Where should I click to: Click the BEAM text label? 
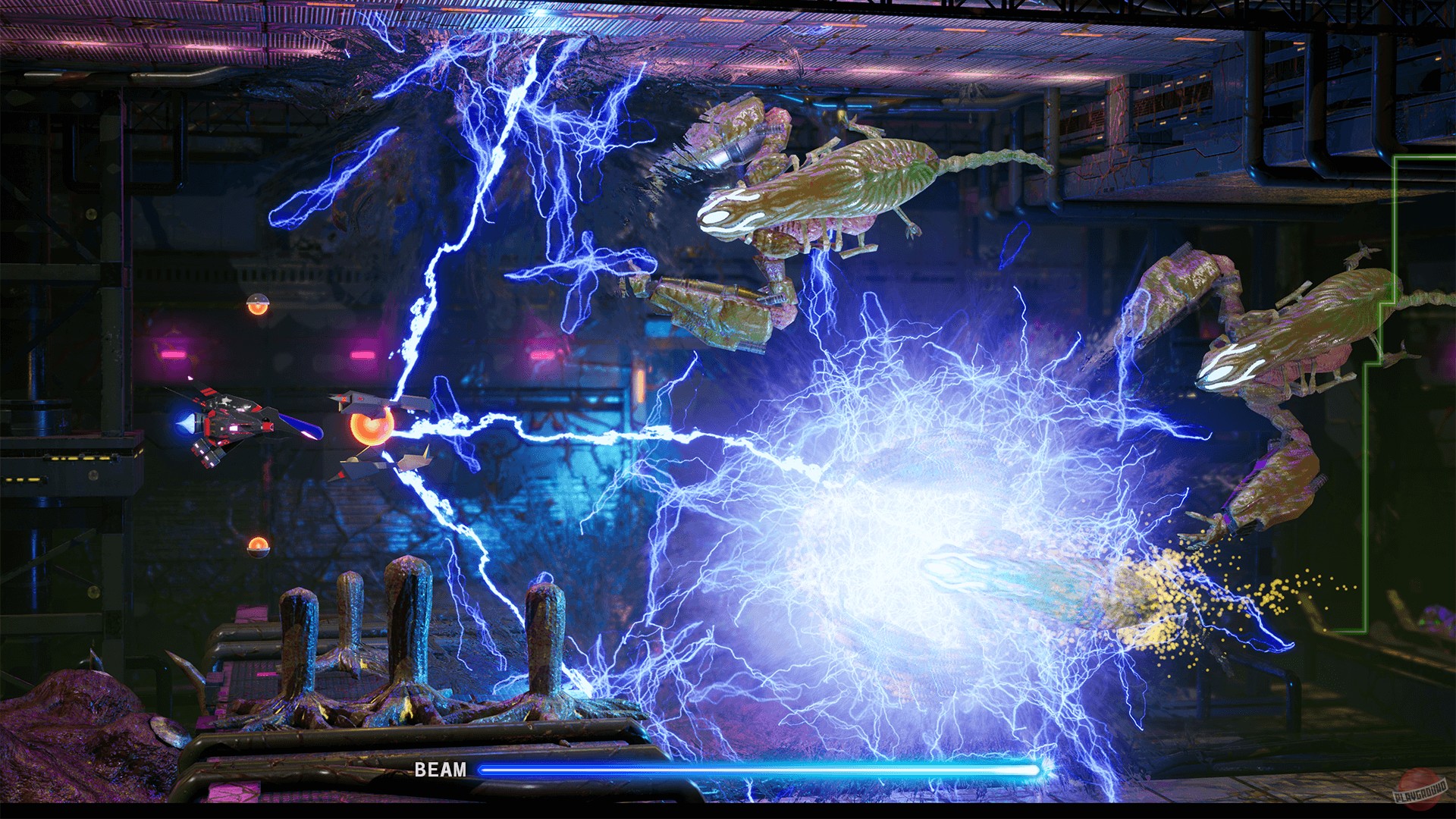click(x=440, y=770)
